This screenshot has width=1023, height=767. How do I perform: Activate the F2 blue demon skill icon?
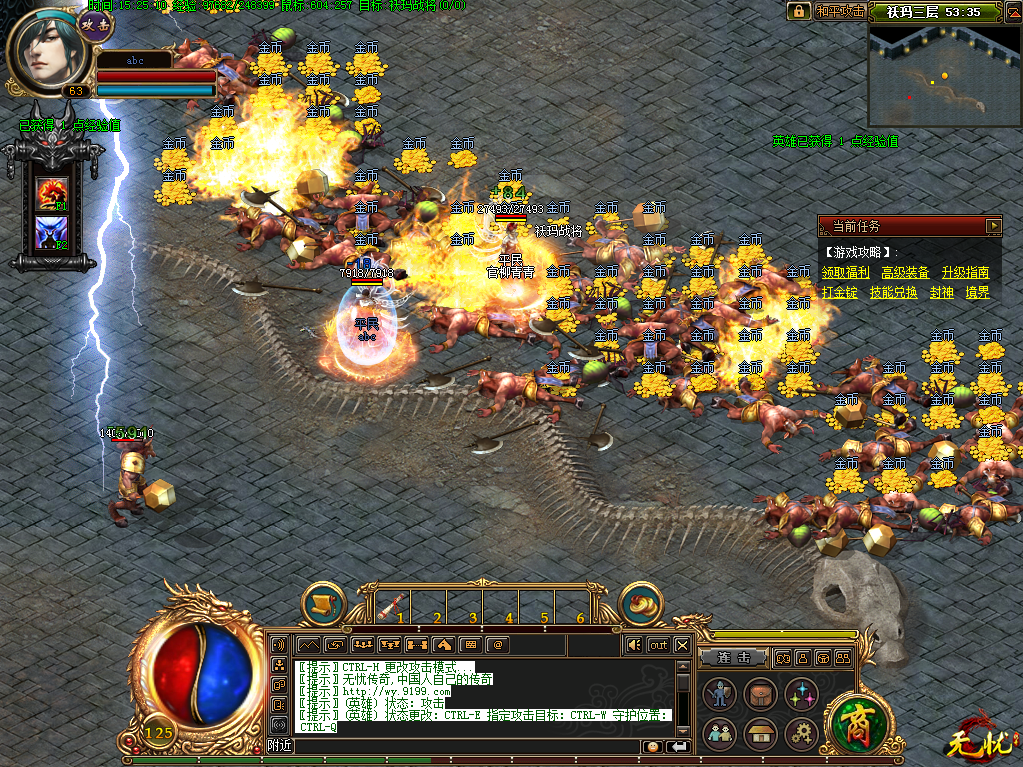click(51, 233)
